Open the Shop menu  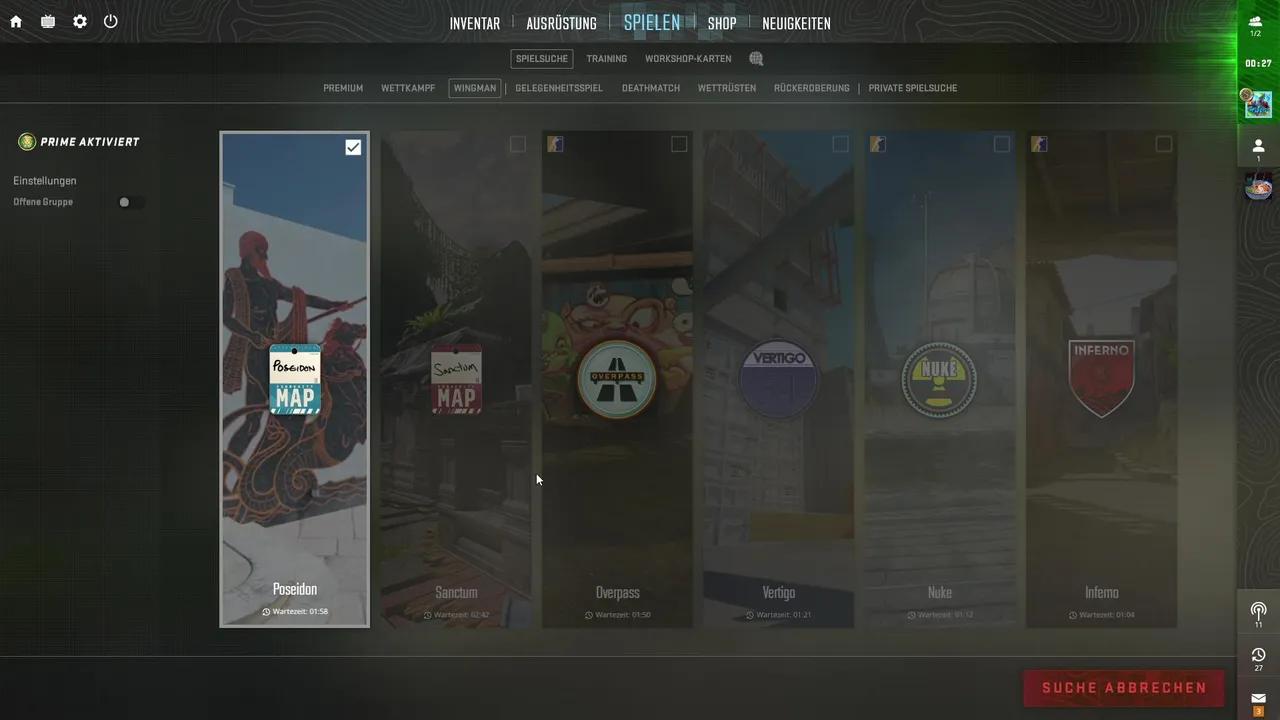click(x=721, y=22)
